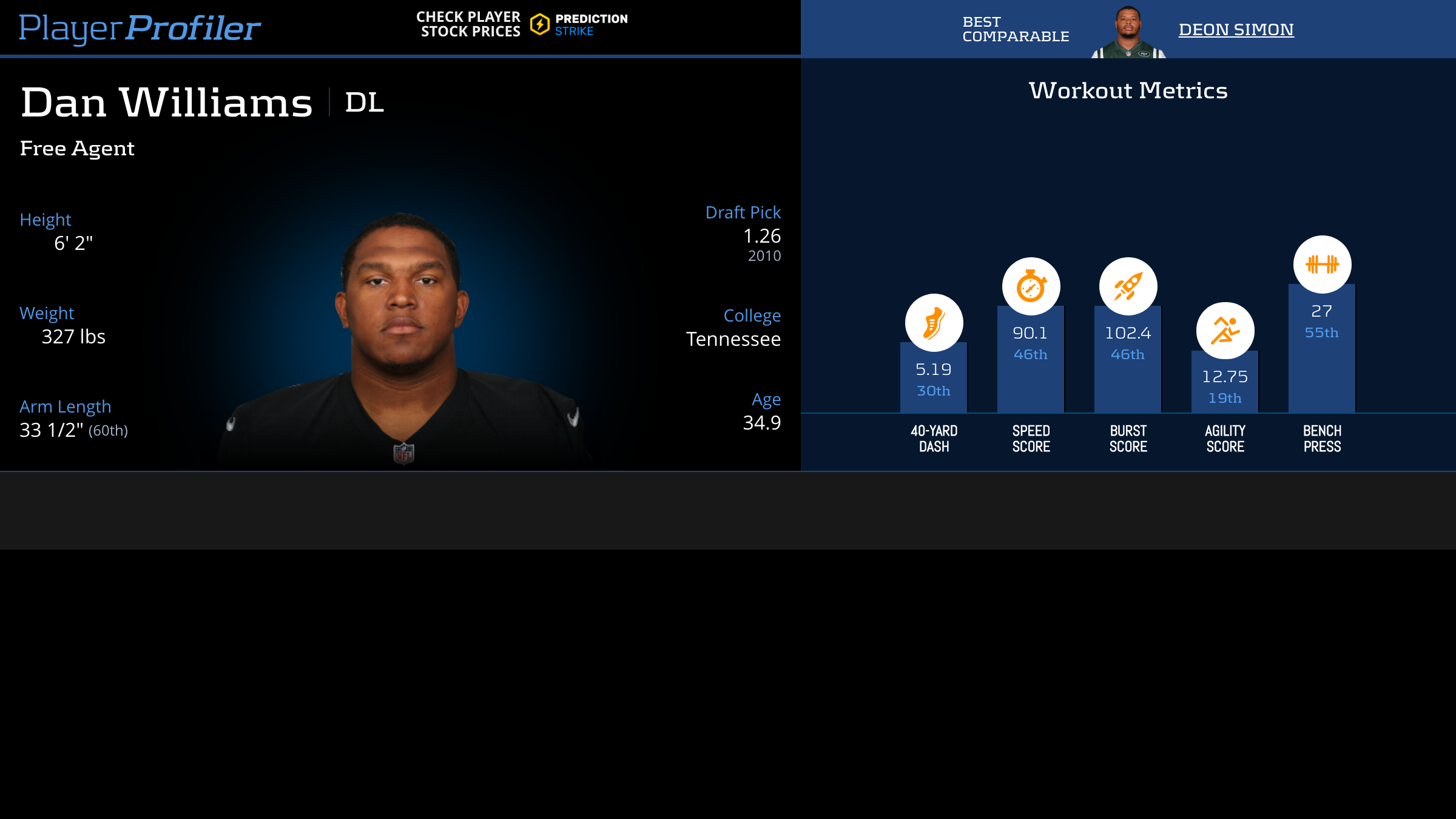1456x819 pixels.
Task: Check player stock prices on Prediction Strike
Action: (522, 24)
